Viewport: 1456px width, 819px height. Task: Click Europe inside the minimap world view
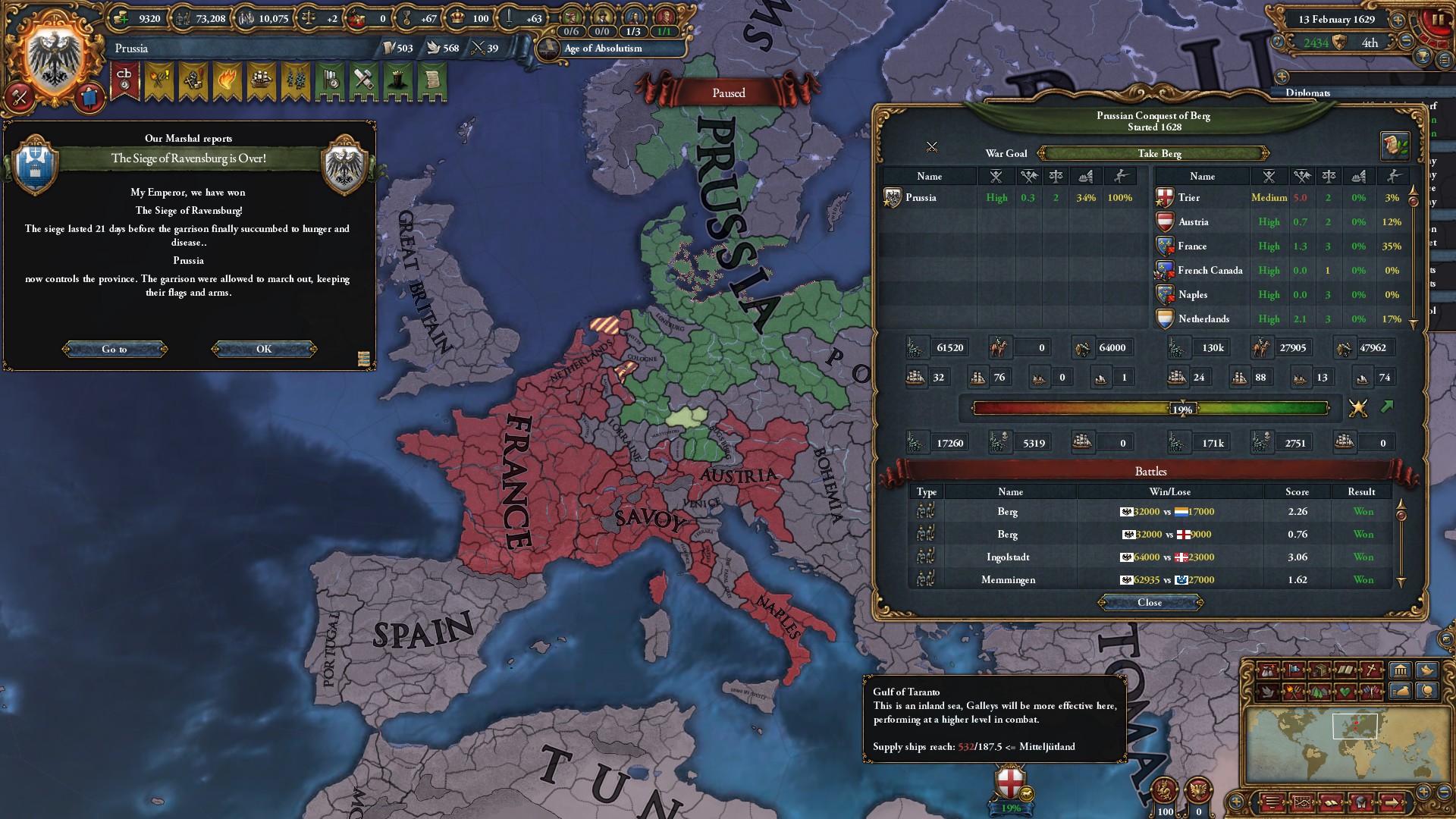pyautogui.click(x=1355, y=726)
